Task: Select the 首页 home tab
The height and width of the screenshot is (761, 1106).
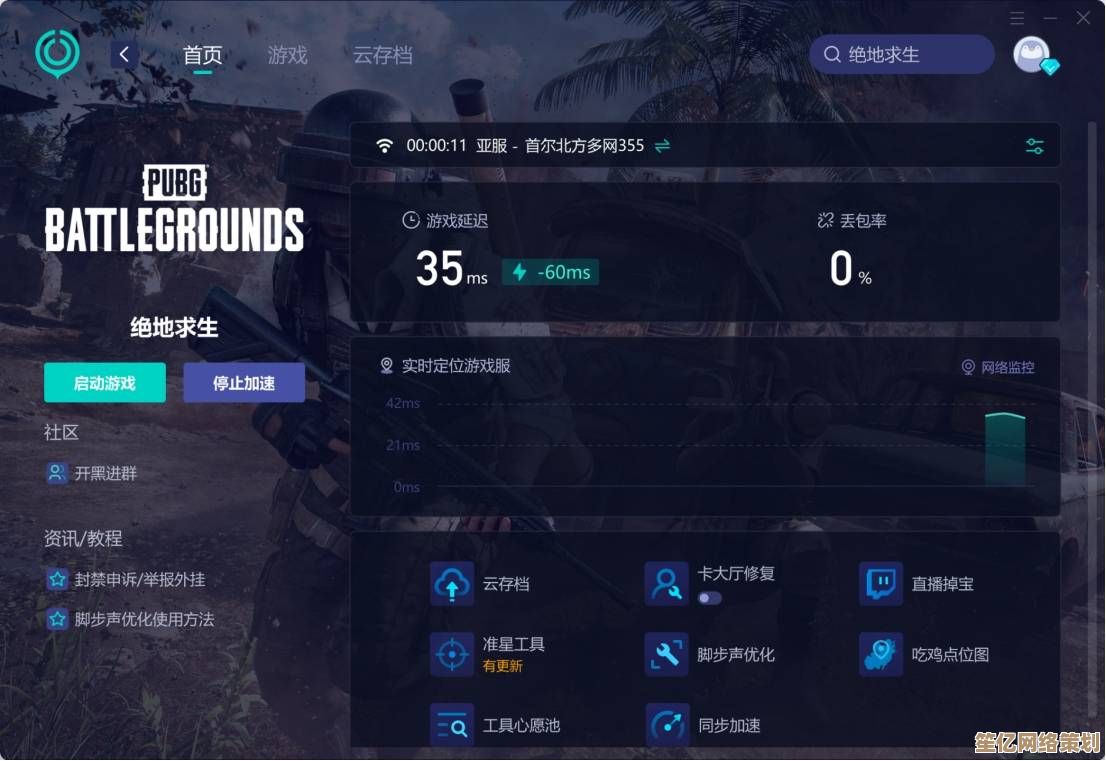Action: click(x=202, y=55)
